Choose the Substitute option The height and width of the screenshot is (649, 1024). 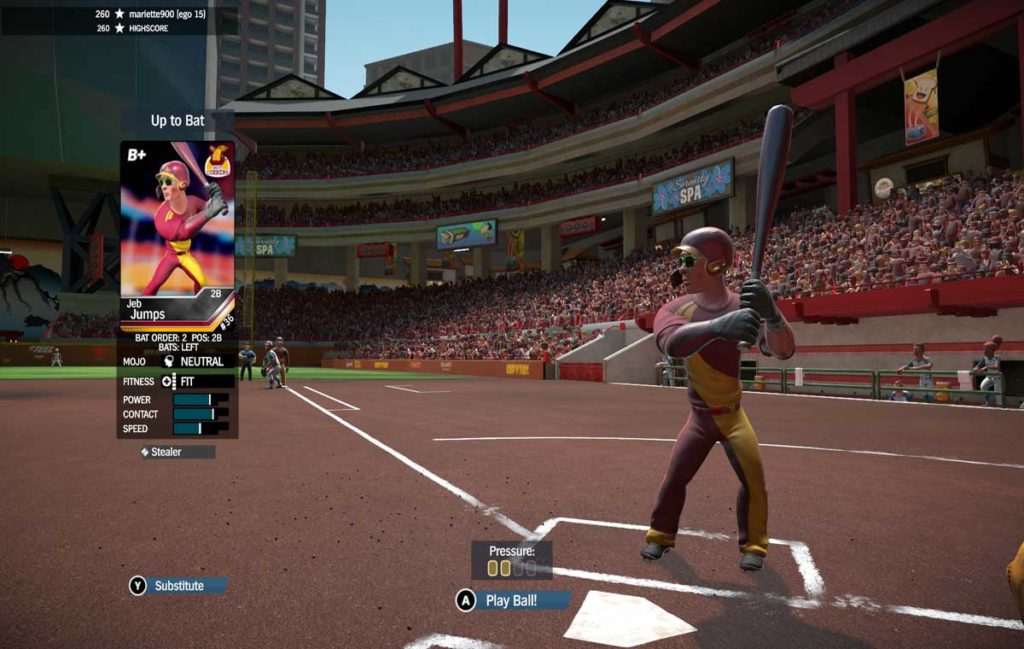(178, 586)
